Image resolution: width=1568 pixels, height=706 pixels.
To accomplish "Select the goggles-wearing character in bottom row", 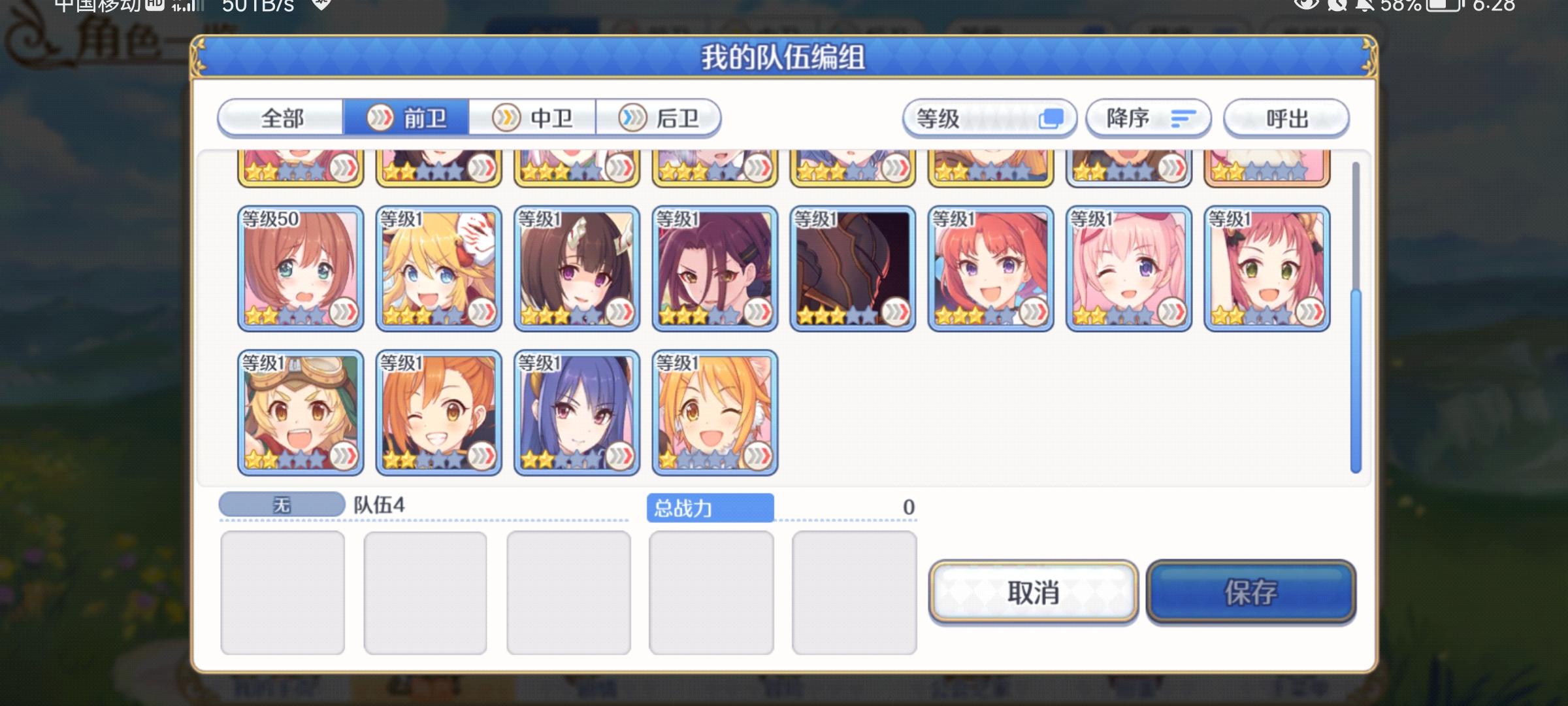I will 301,411.
